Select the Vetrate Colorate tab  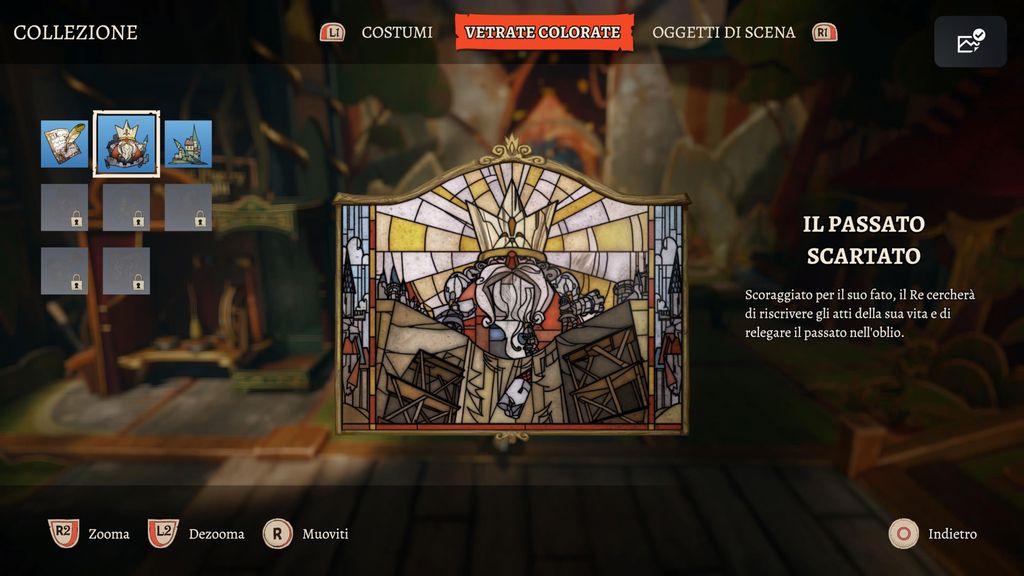click(543, 32)
